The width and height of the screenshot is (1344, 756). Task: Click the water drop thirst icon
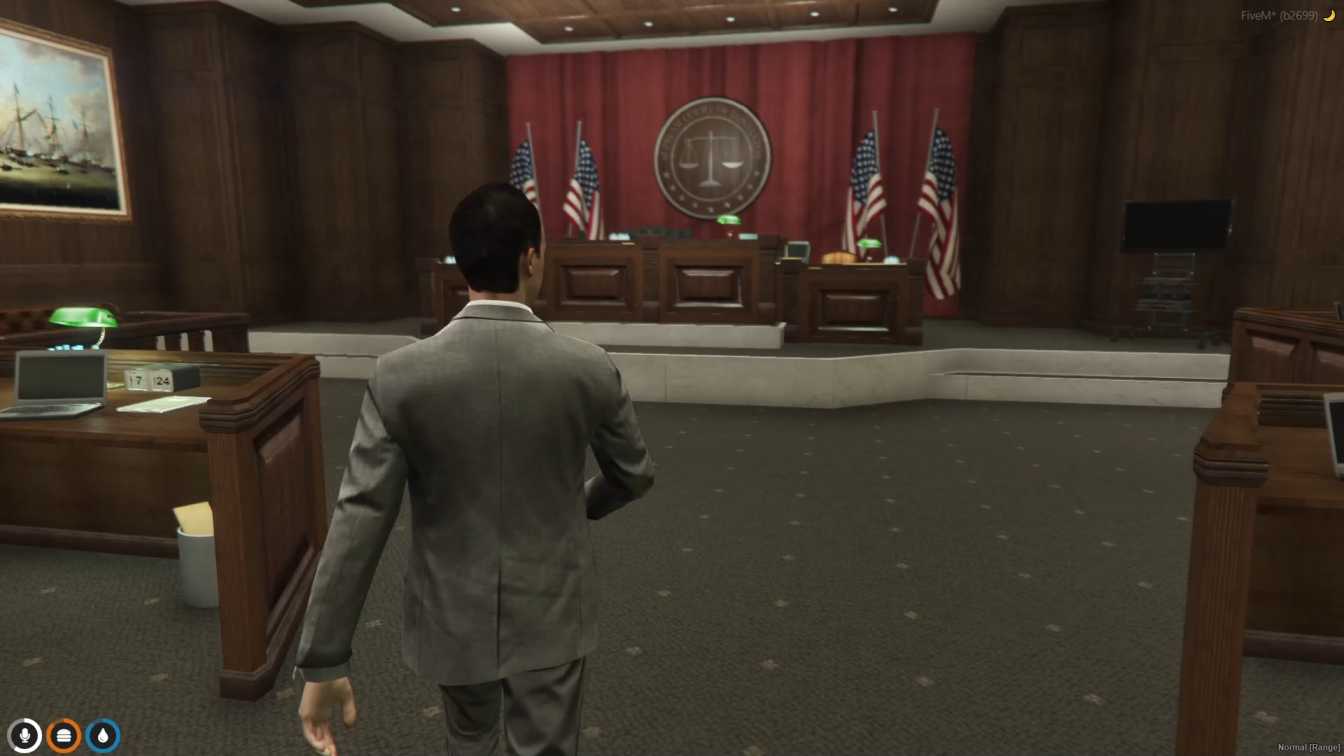pos(105,736)
